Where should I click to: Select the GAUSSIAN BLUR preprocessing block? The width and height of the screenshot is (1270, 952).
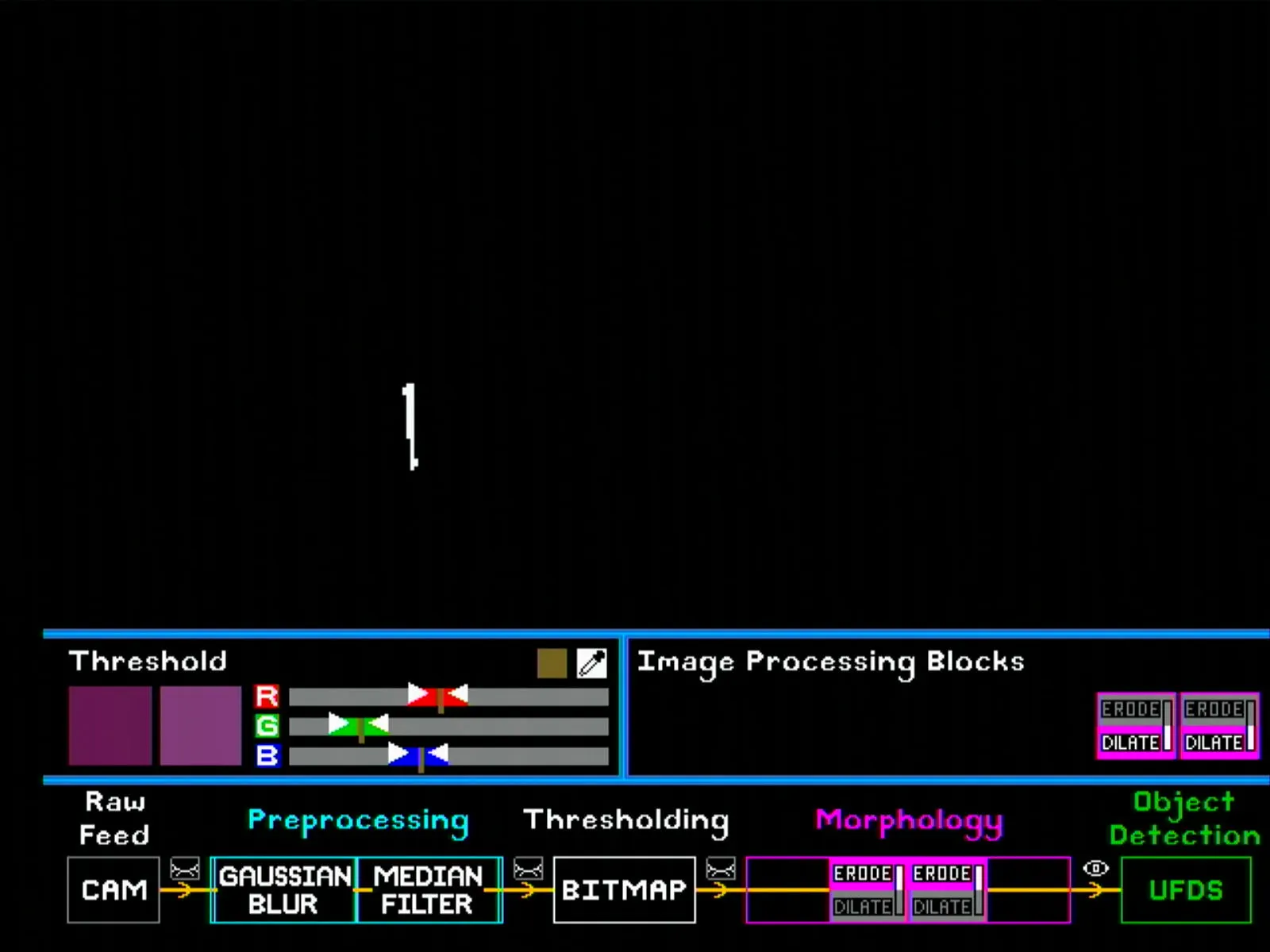pos(283,889)
